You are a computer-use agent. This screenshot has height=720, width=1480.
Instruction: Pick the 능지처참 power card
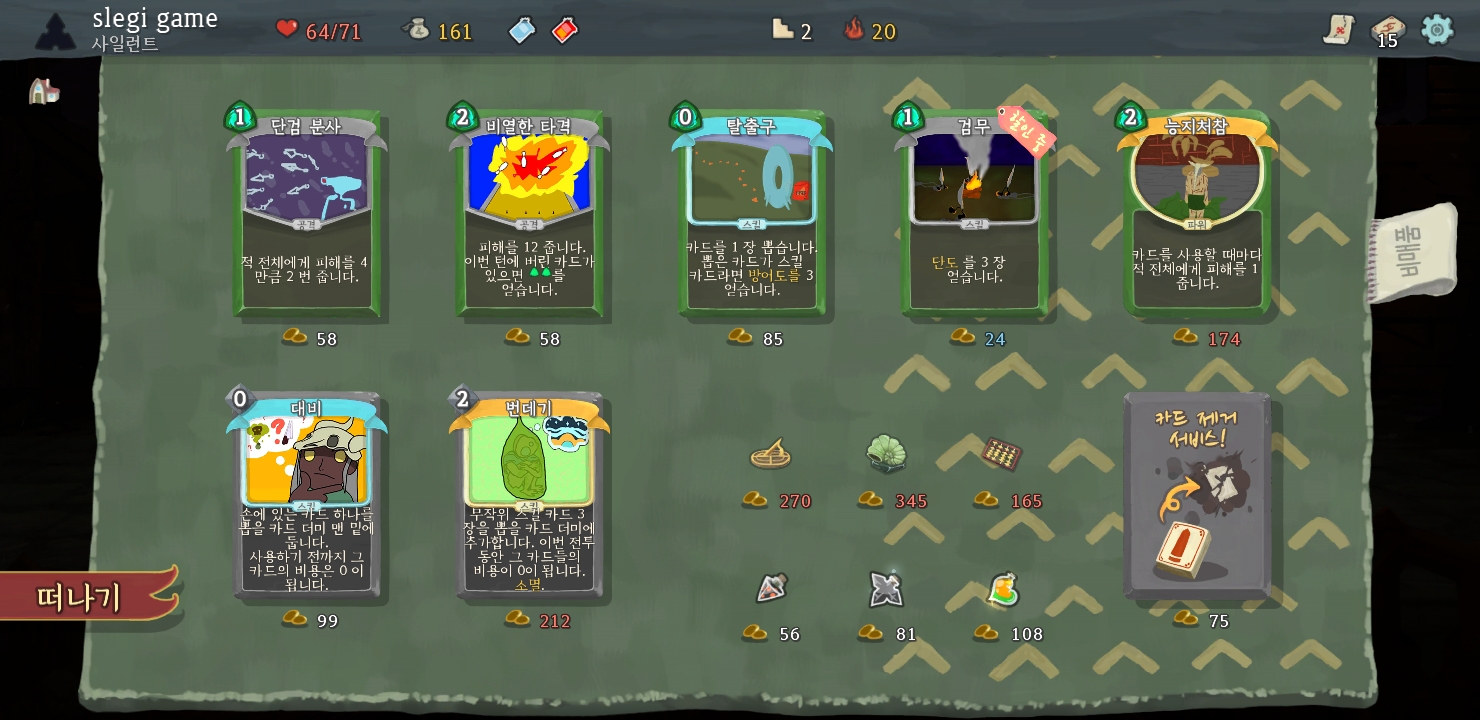pyautogui.click(x=1197, y=215)
